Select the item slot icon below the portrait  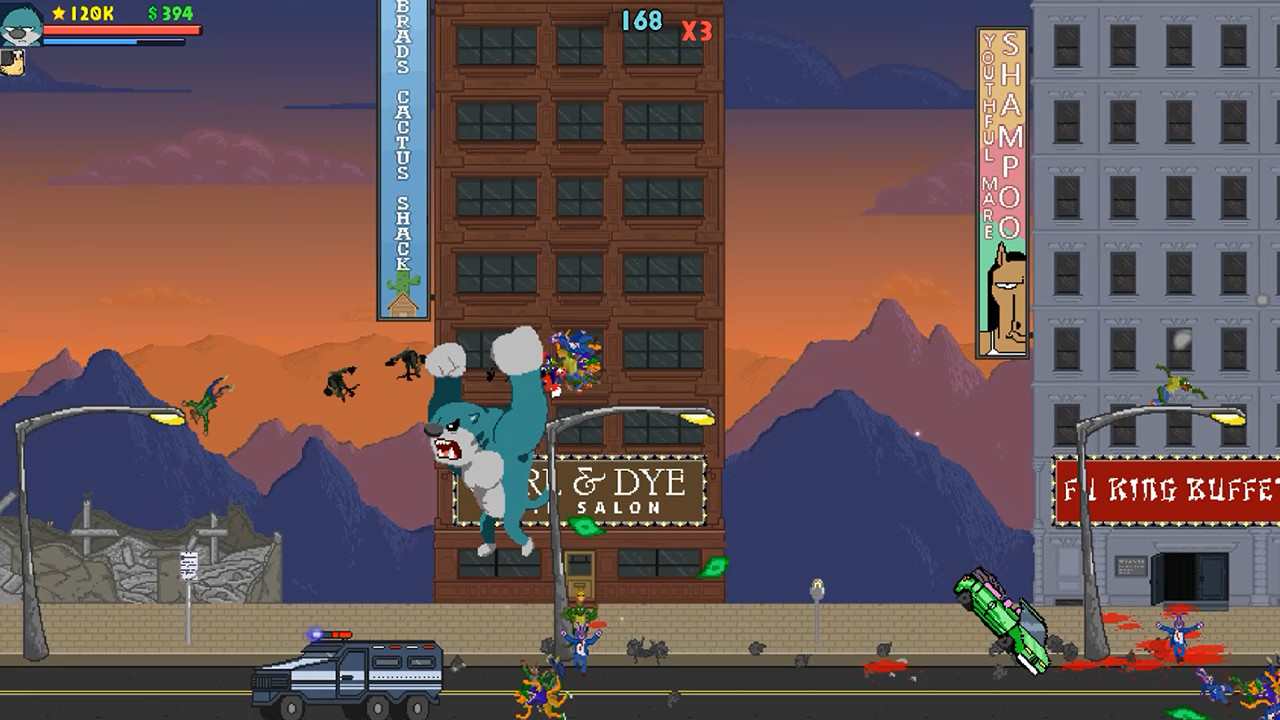click(12, 62)
